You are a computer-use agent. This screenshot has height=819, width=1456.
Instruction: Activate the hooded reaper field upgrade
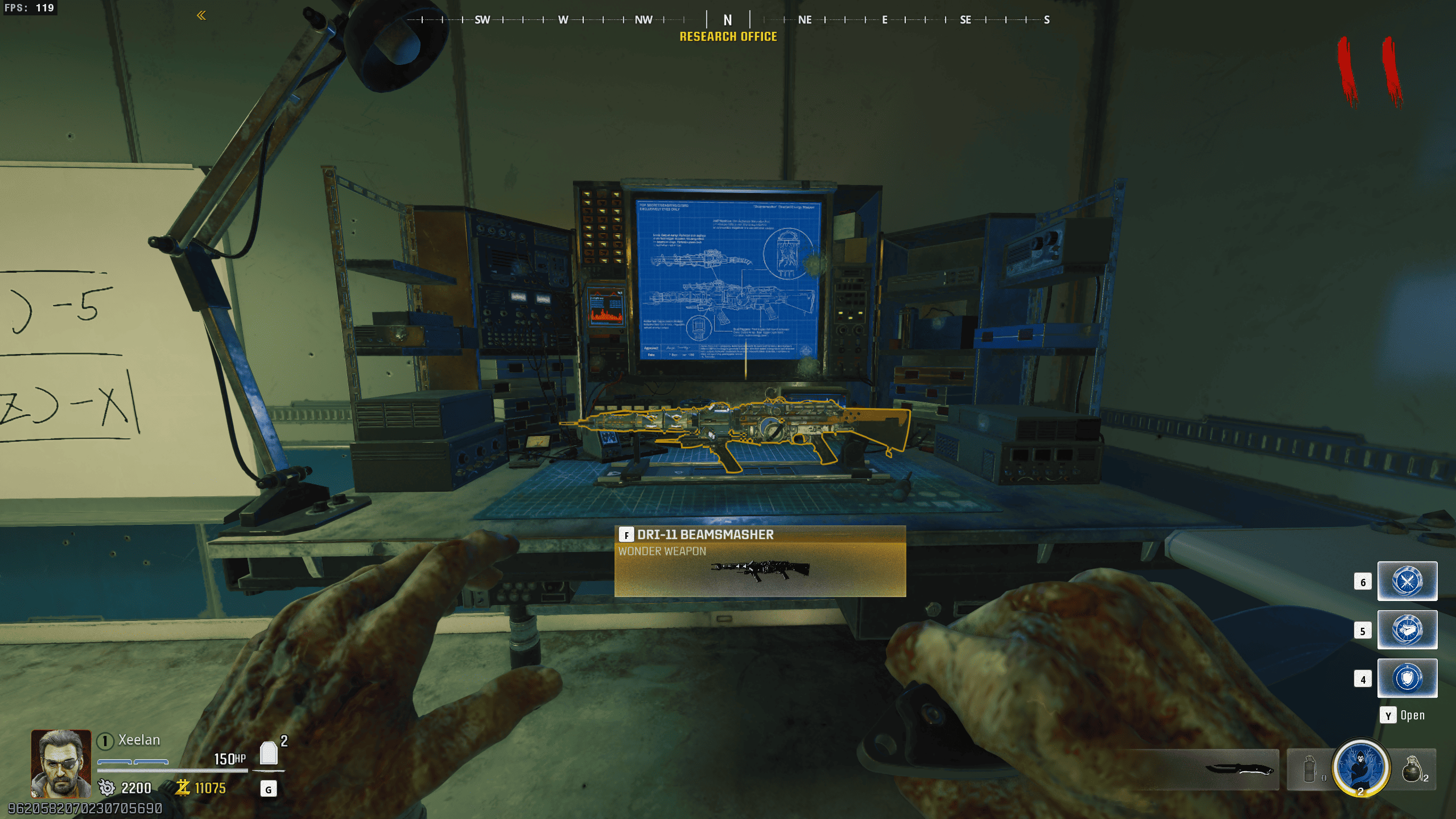tap(1360, 767)
